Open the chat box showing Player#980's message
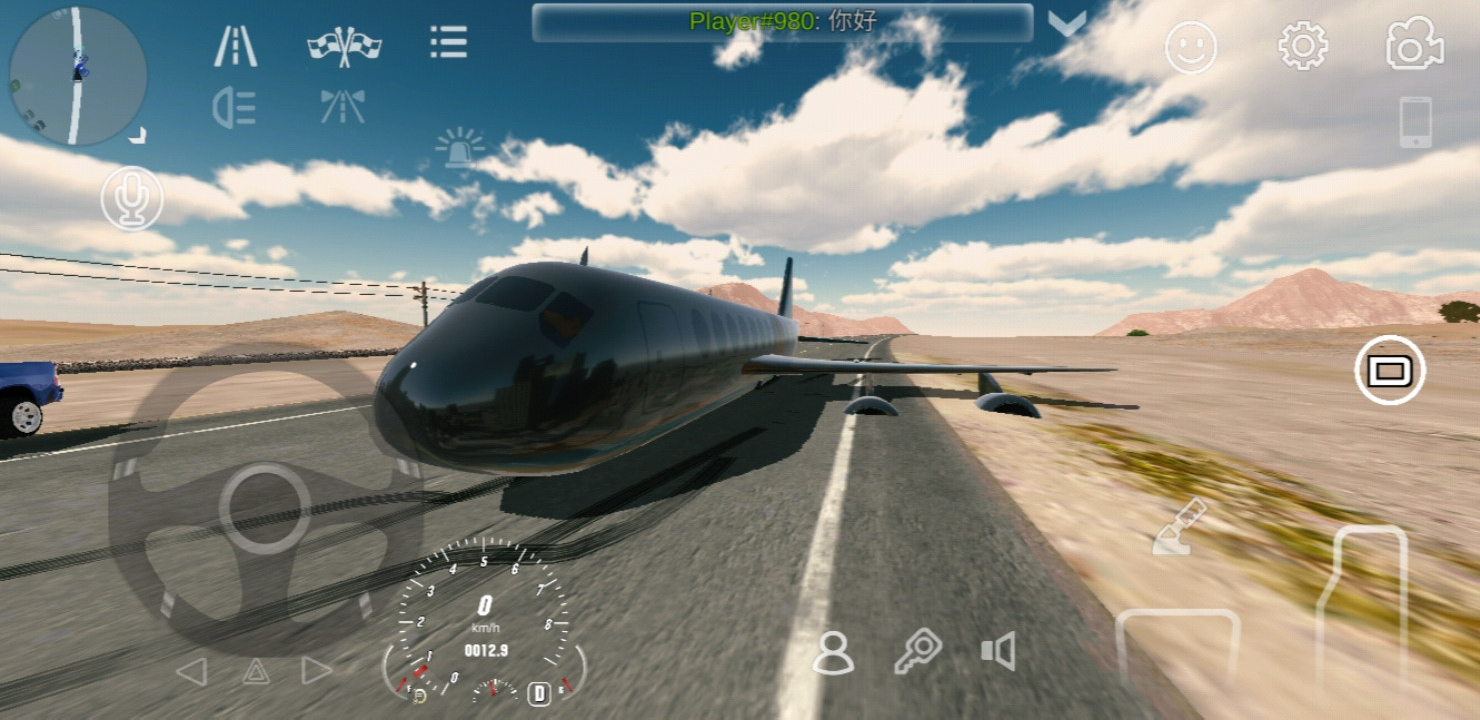Image resolution: width=1480 pixels, height=720 pixels. coord(782,23)
